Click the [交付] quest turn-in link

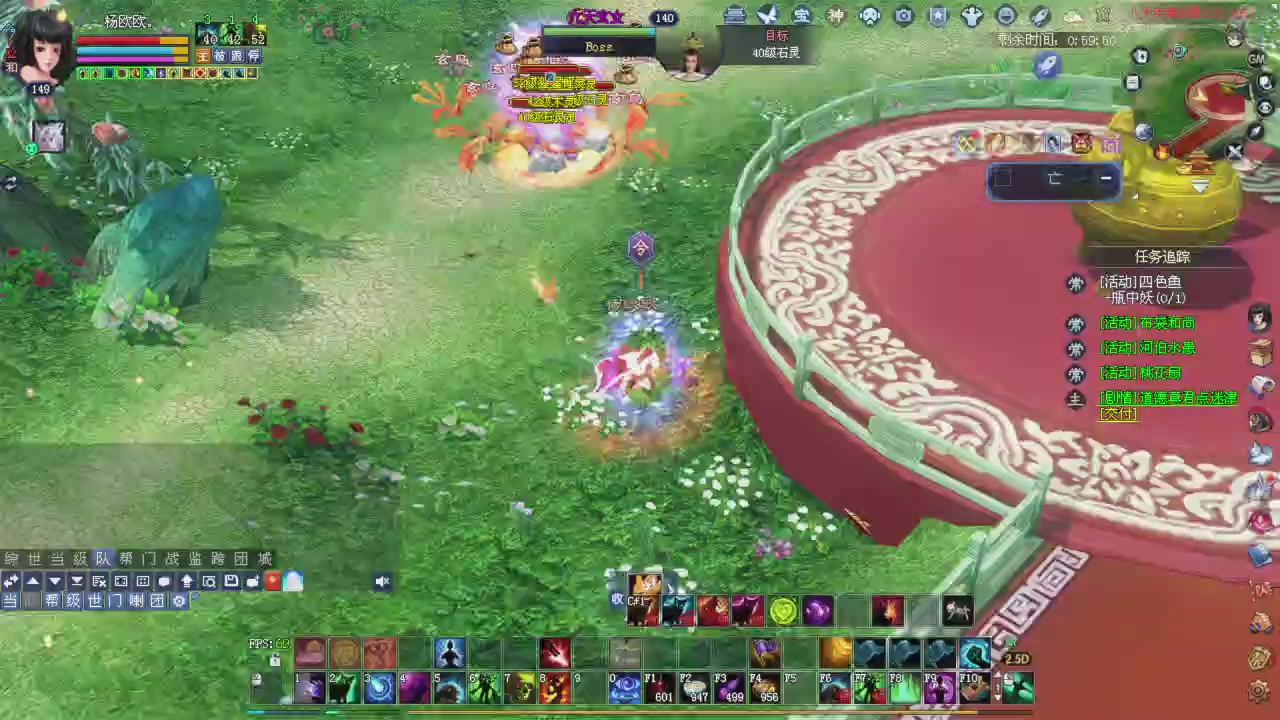point(1117,414)
